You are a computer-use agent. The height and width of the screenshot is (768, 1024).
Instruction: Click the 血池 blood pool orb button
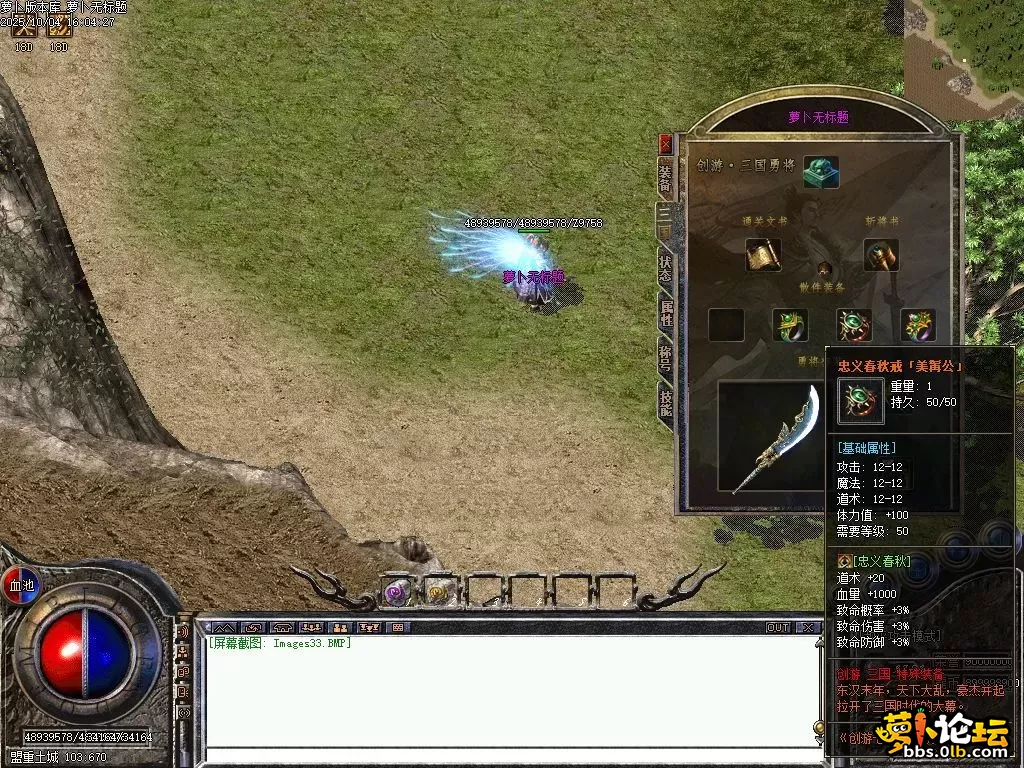(21, 584)
